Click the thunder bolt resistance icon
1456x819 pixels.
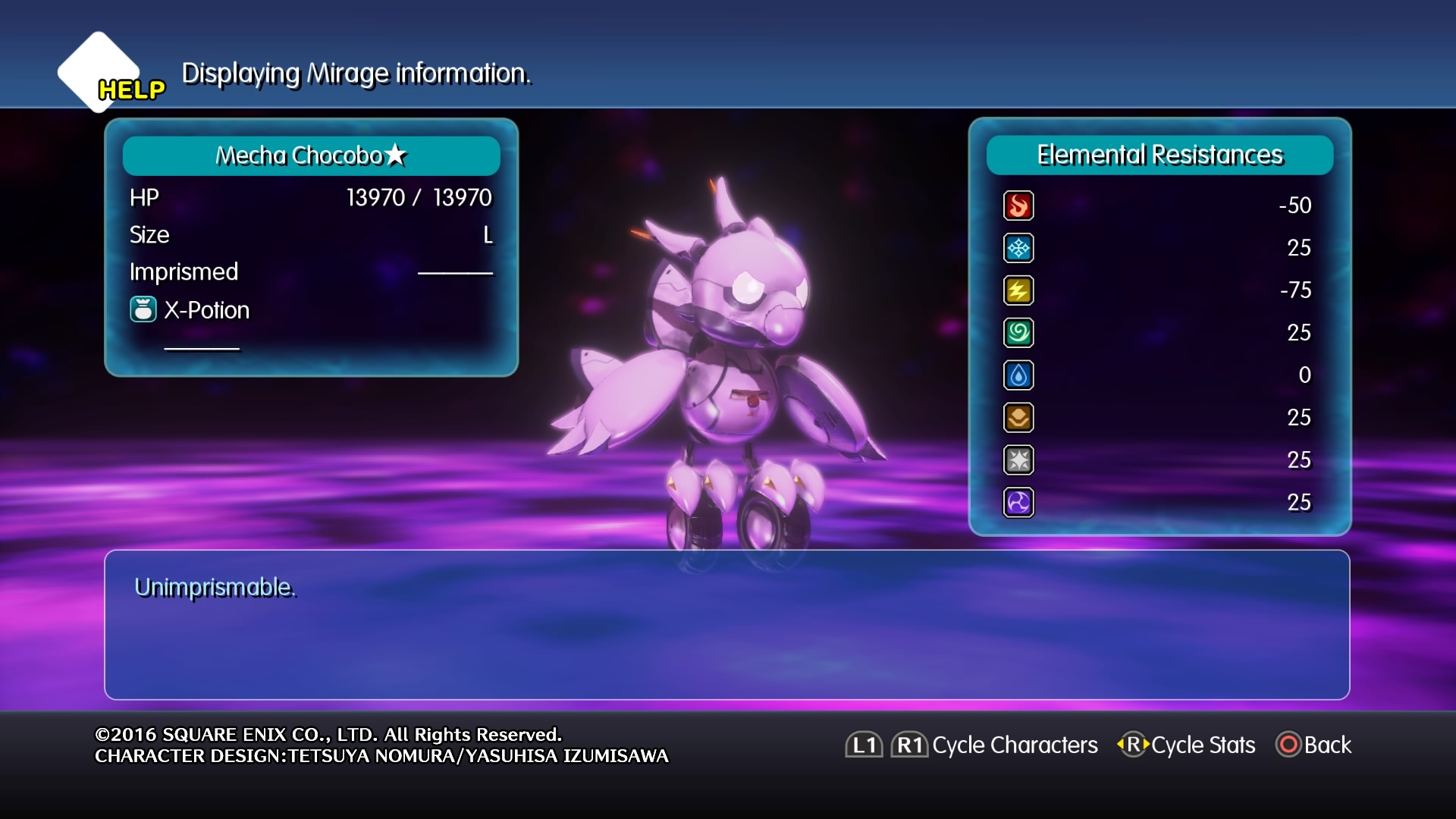click(1018, 290)
